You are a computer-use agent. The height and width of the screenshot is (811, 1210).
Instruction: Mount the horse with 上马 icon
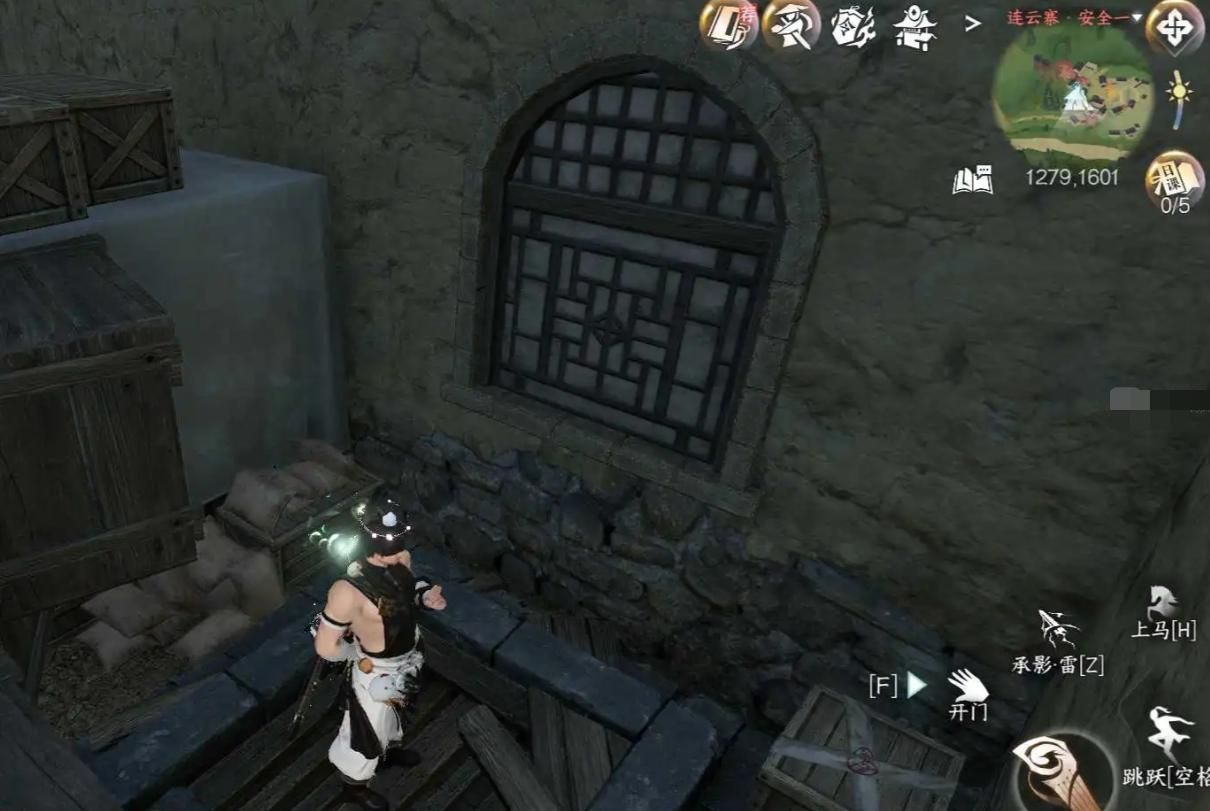1162,606
